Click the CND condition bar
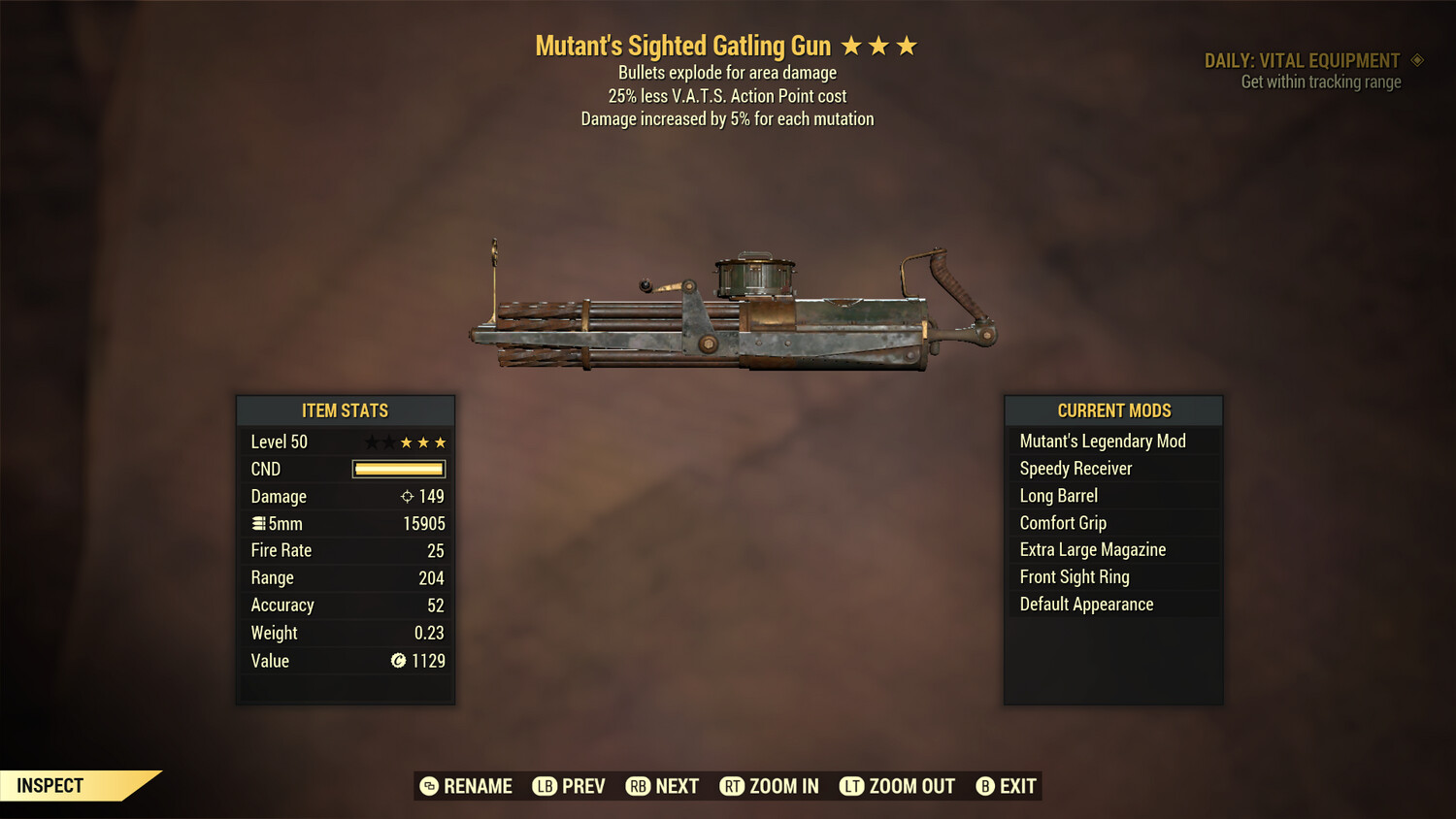This screenshot has width=1456, height=819. [x=398, y=469]
